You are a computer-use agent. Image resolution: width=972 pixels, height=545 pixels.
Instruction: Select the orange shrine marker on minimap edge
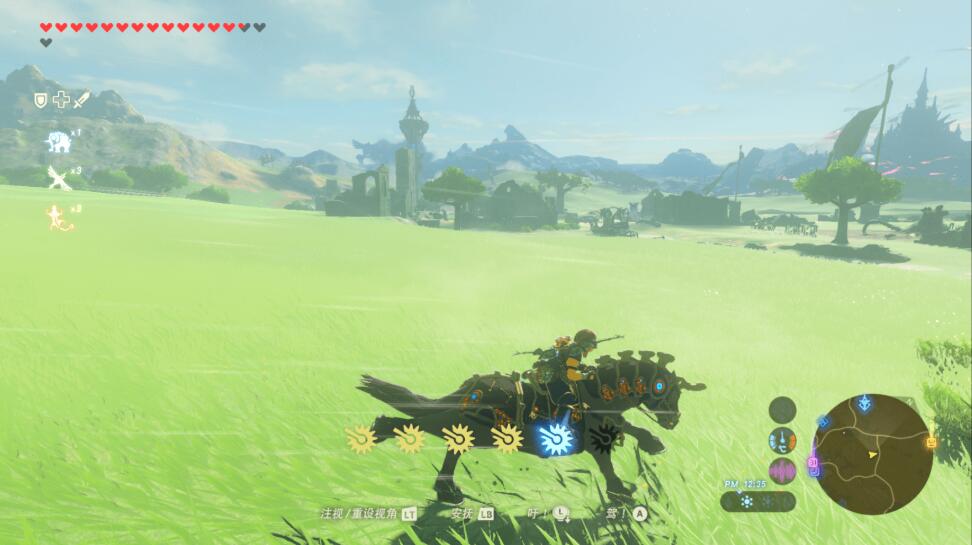(x=932, y=442)
